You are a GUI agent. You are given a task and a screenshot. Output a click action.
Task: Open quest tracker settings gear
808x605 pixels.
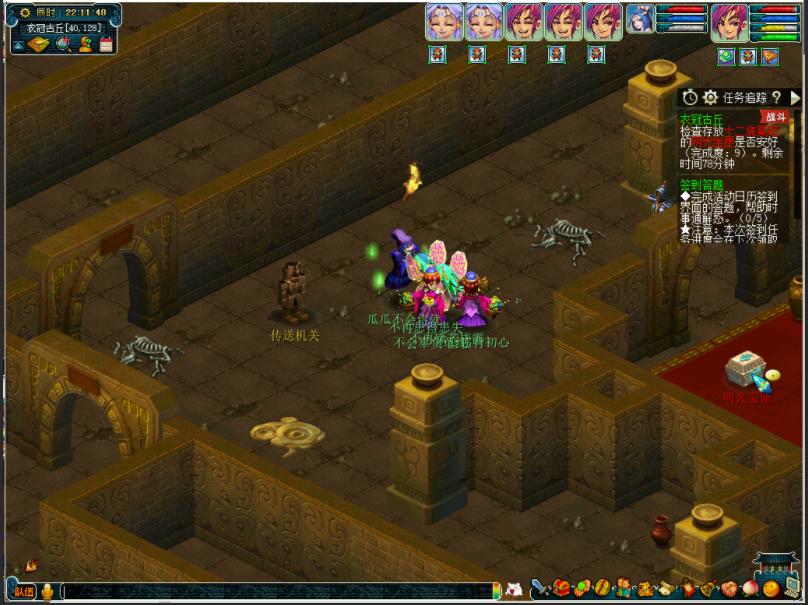point(710,97)
